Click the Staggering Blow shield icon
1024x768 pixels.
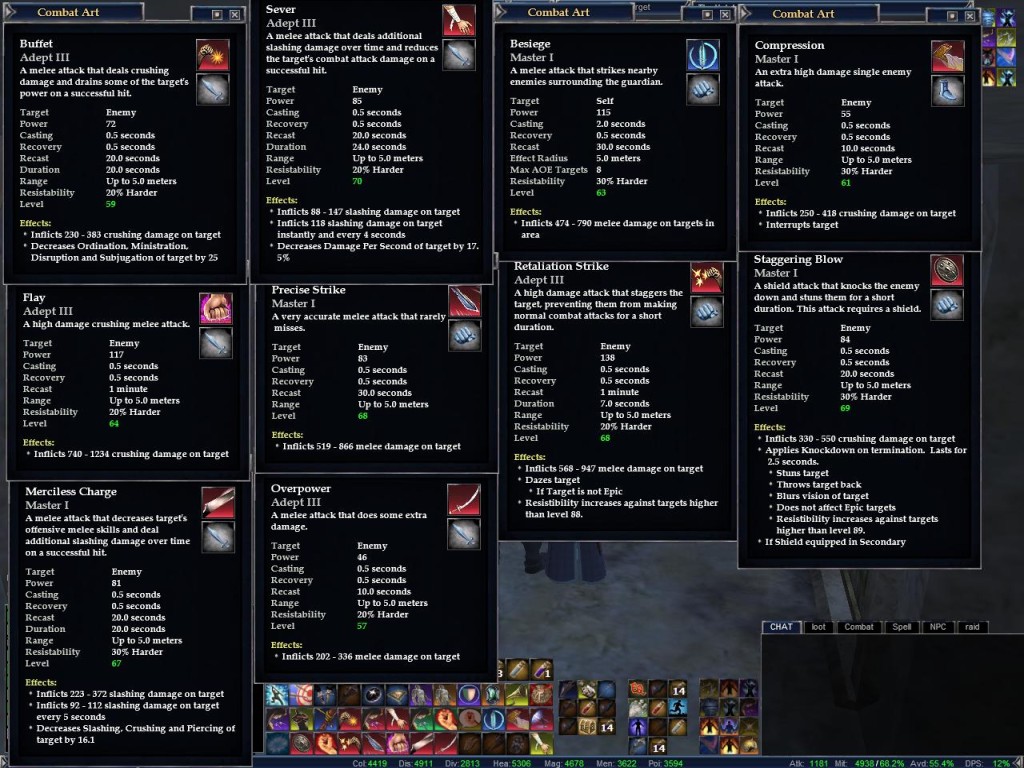pyautogui.click(x=947, y=270)
